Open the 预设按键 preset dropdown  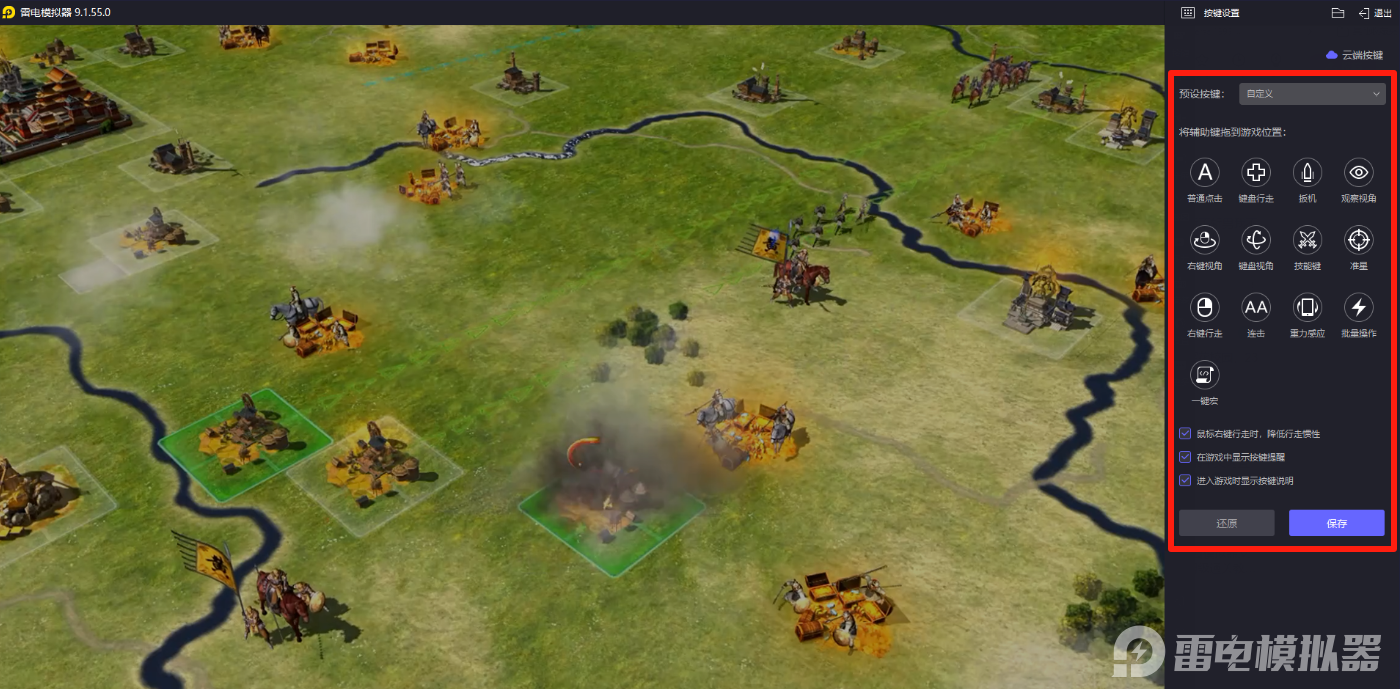1311,94
